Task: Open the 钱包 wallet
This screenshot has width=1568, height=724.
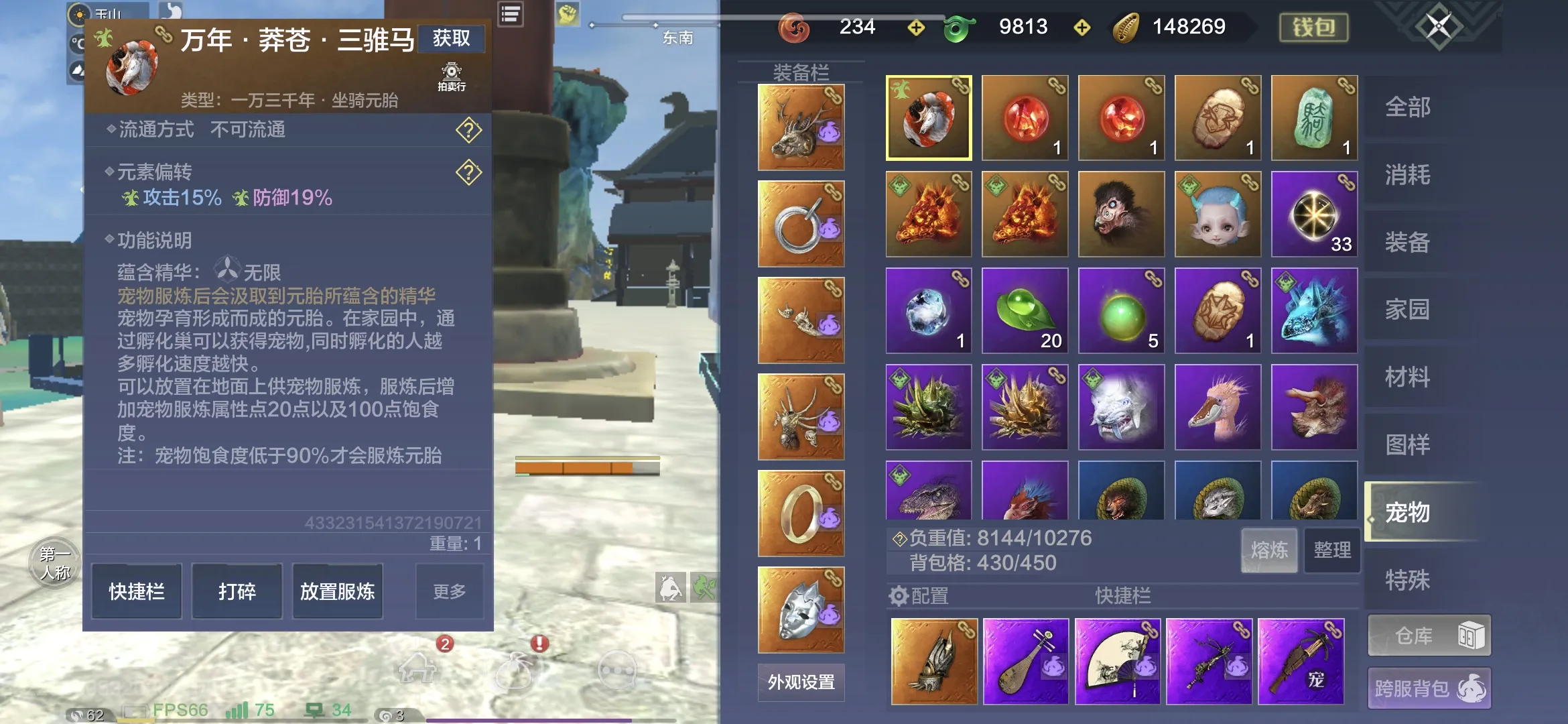Action: click(1313, 27)
